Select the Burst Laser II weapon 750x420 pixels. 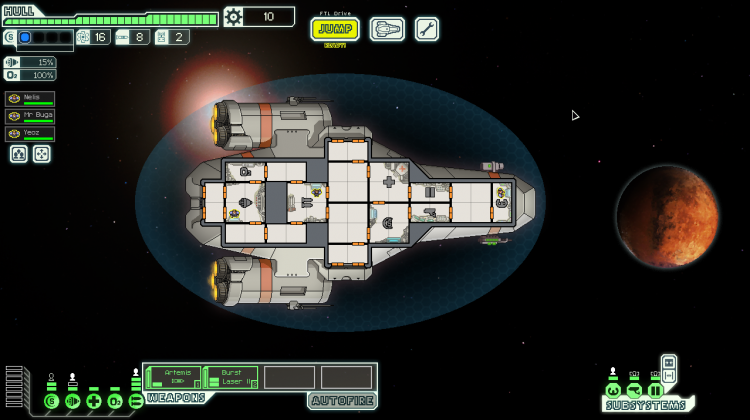[232, 377]
